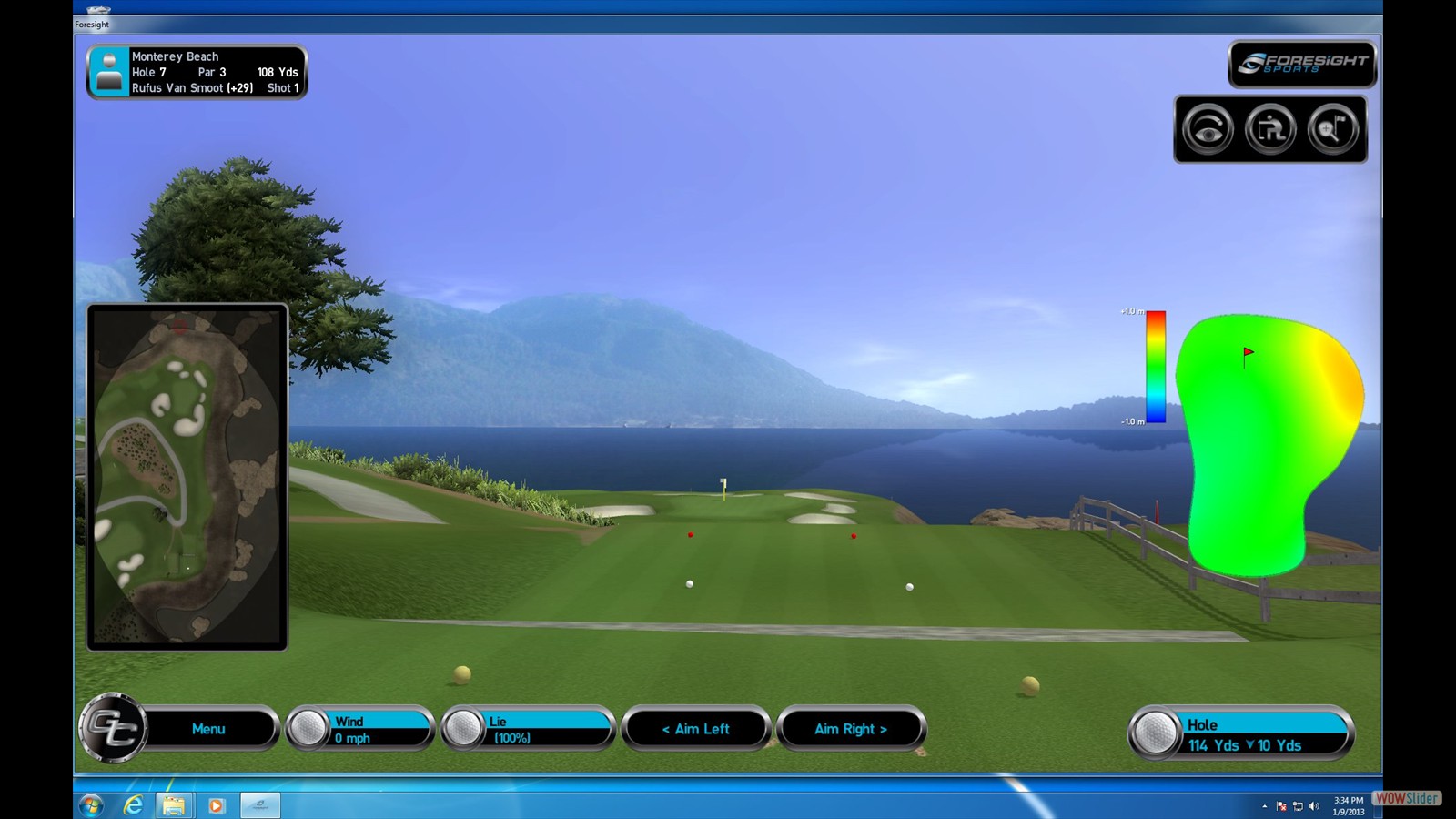Shift aim with the Aim Left button
1456x819 pixels.
click(696, 729)
